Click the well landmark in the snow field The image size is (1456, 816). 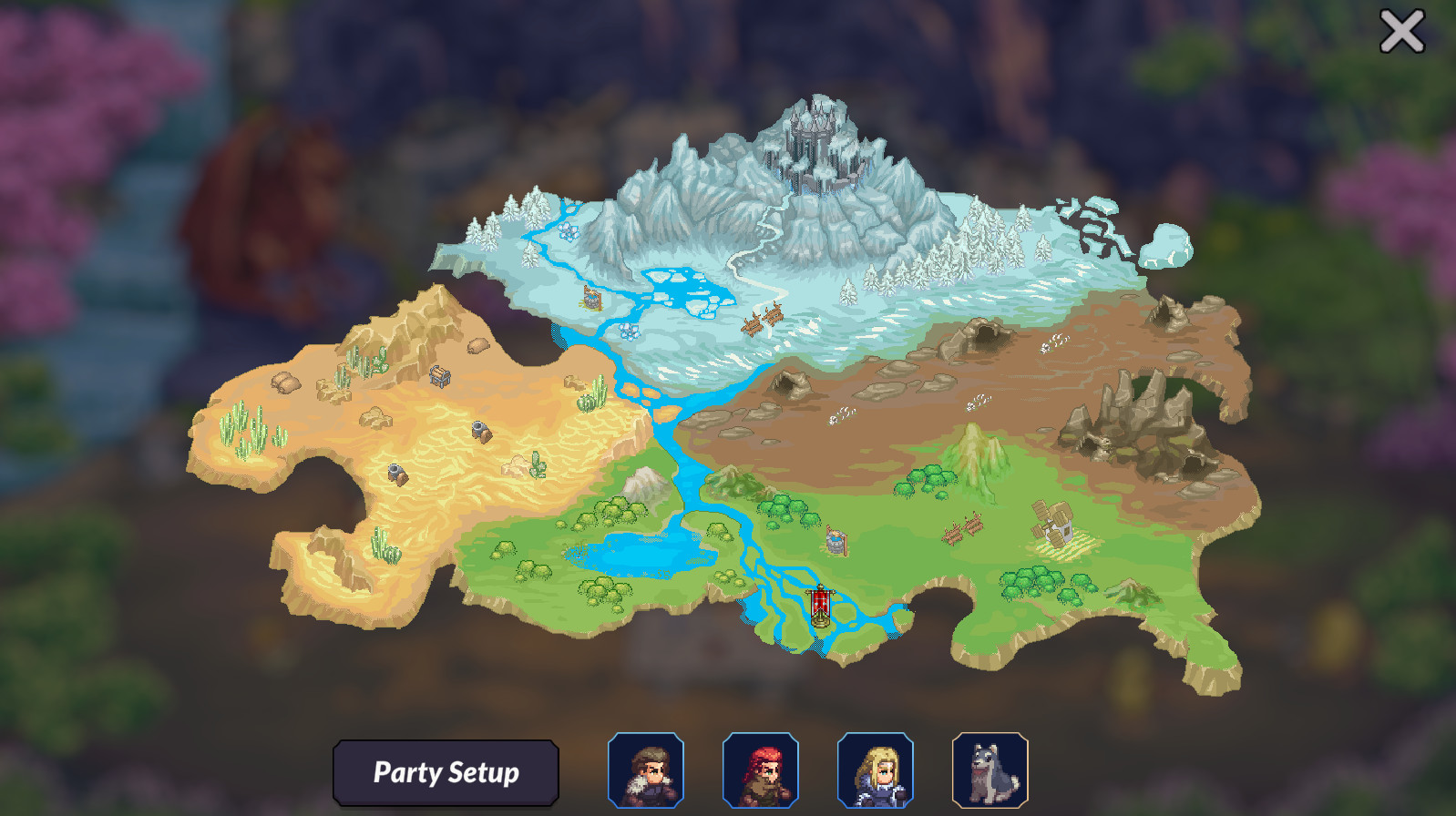[x=591, y=298]
